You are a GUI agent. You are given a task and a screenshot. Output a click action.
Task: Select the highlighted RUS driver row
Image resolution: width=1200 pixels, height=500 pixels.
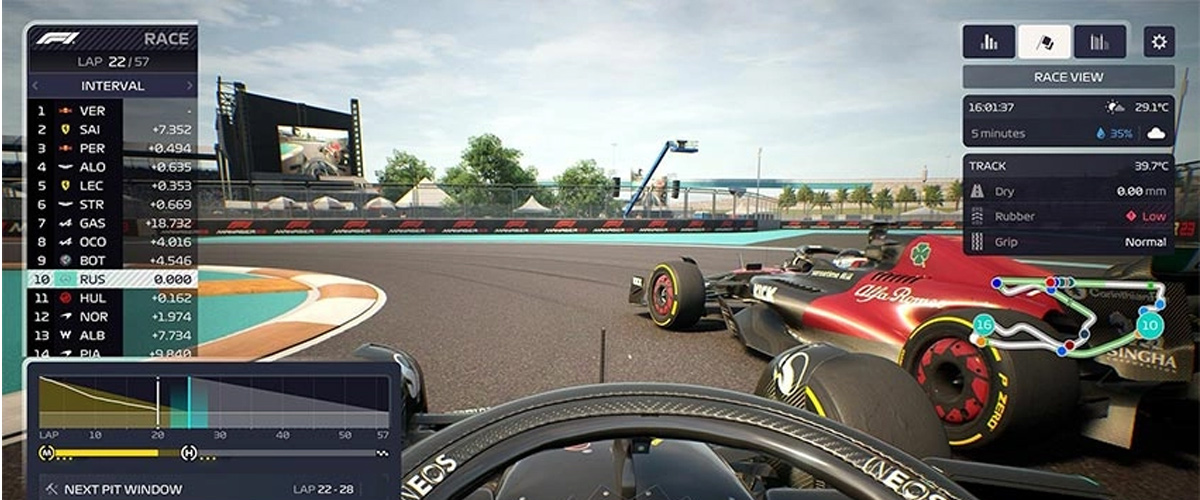click(110, 279)
